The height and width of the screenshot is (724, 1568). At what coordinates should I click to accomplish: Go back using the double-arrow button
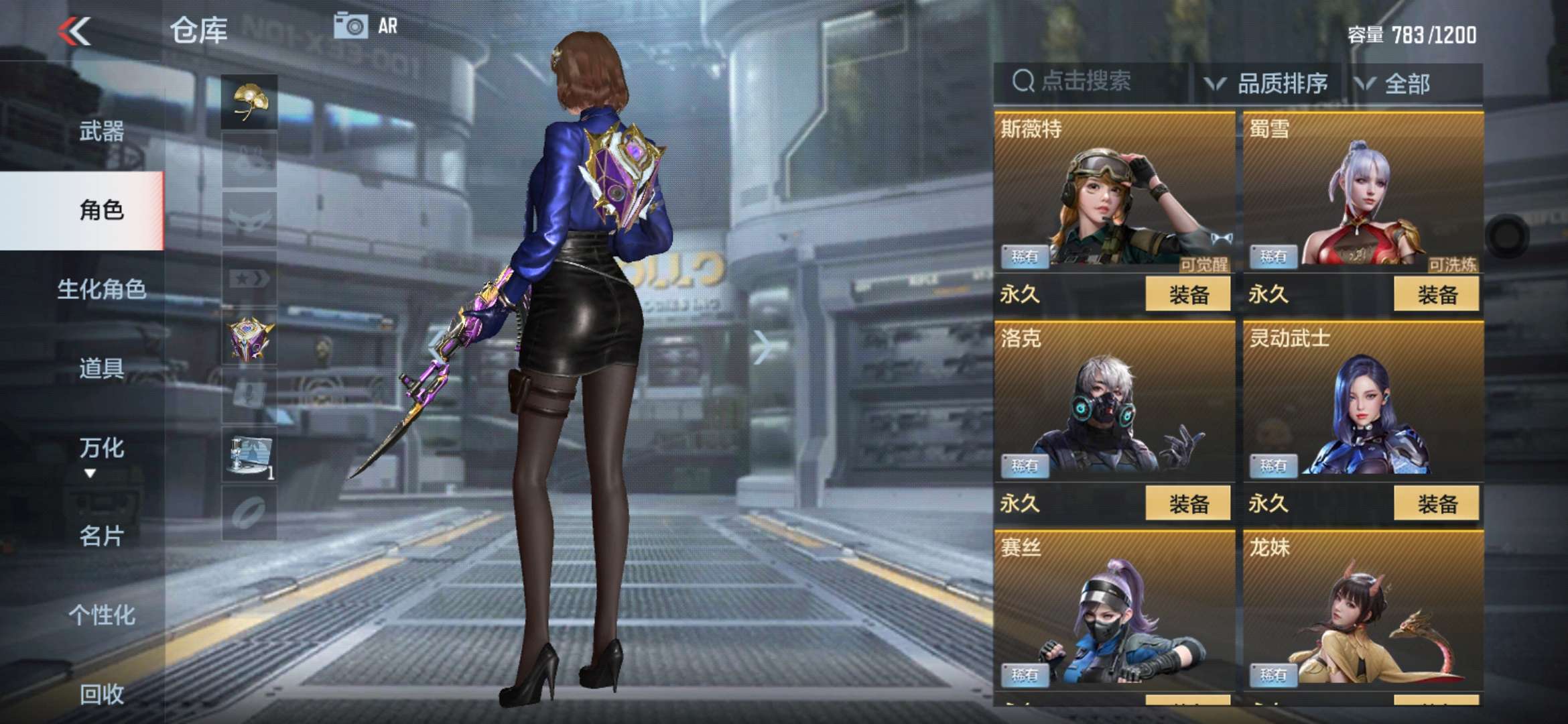(x=74, y=31)
